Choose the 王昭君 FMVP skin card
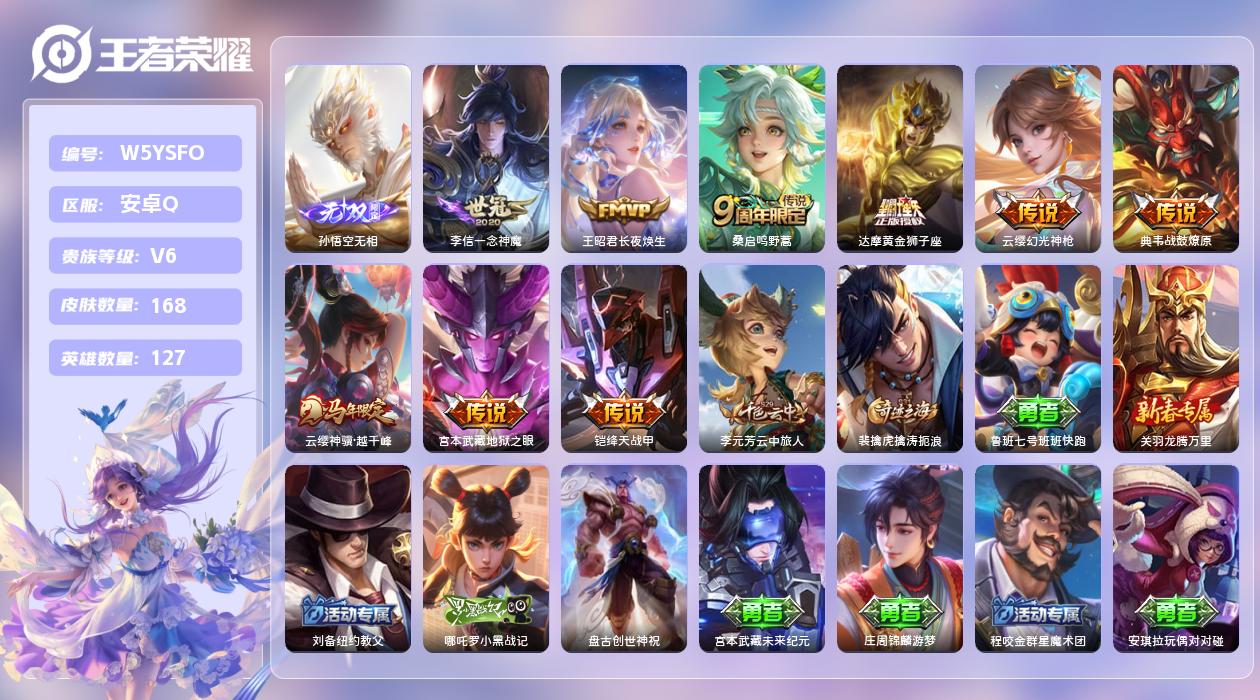The width and height of the screenshot is (1260, 700). point(623,158)
